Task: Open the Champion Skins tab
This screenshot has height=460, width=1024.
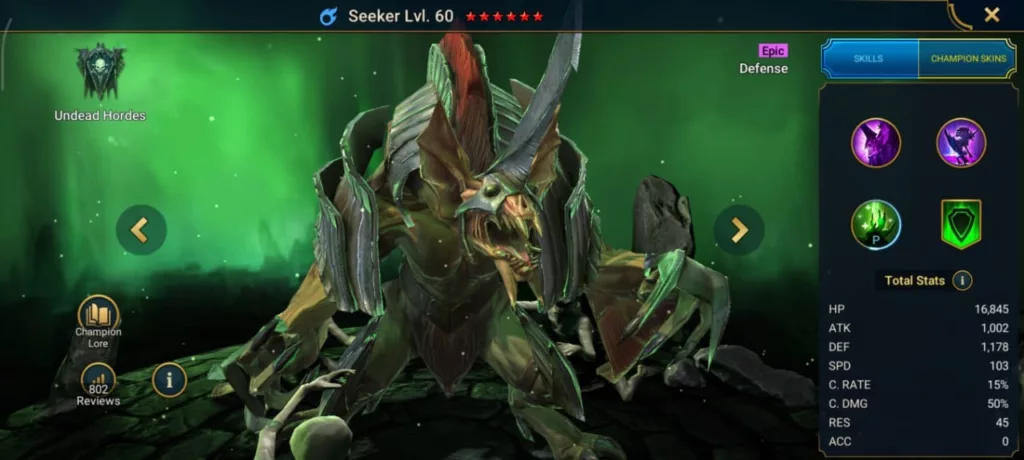Action: [967, 59]
